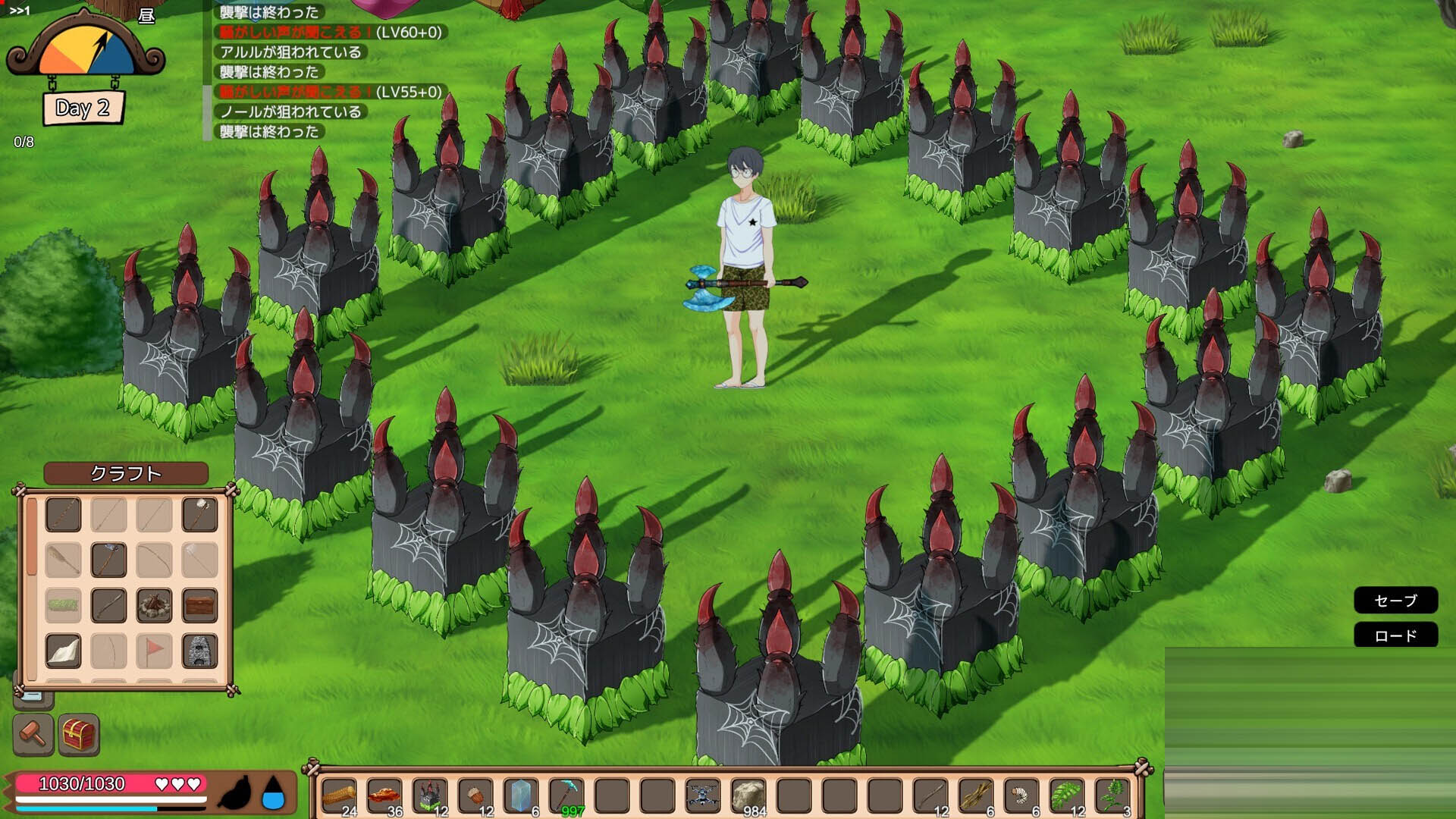This screenshot has width=1456, height=819.
Task: Choose the spike trap block hotbar slot
Action: (x=430, y=796)
